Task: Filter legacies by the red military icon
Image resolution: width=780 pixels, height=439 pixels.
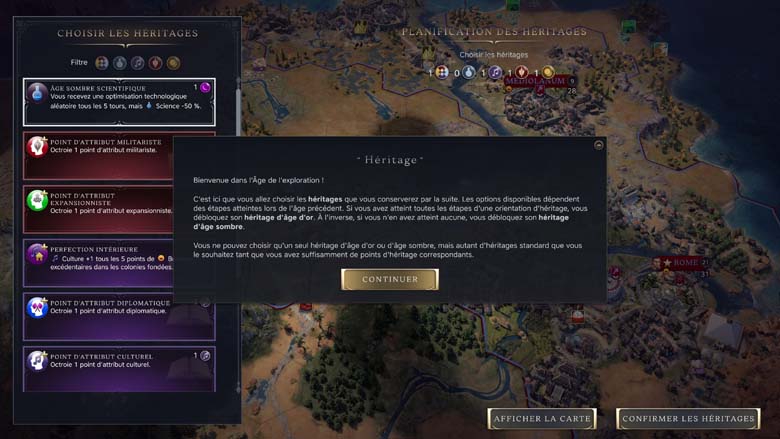Action: [155, 63]
